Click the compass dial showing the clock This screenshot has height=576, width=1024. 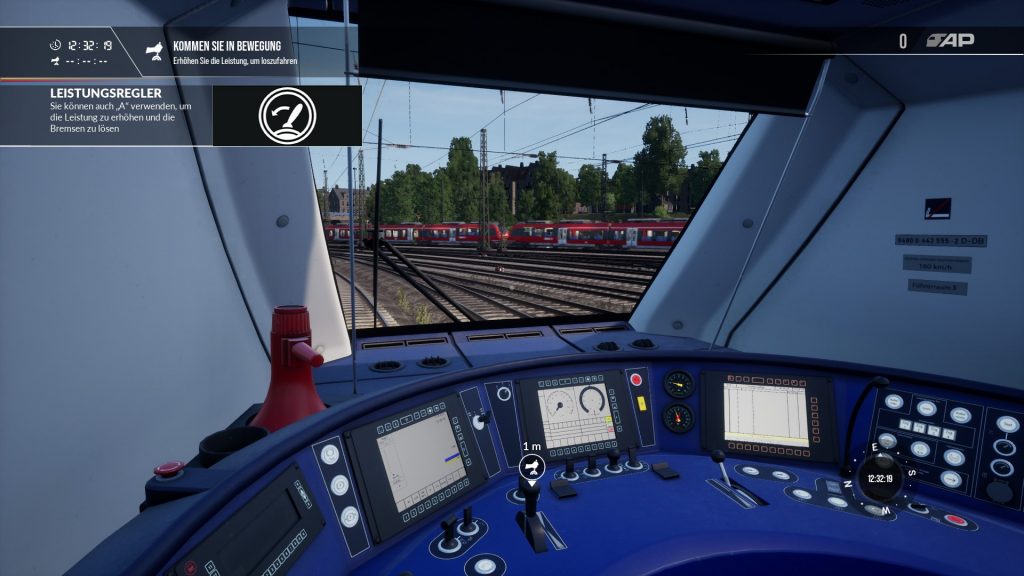click(x=880, y=478)
